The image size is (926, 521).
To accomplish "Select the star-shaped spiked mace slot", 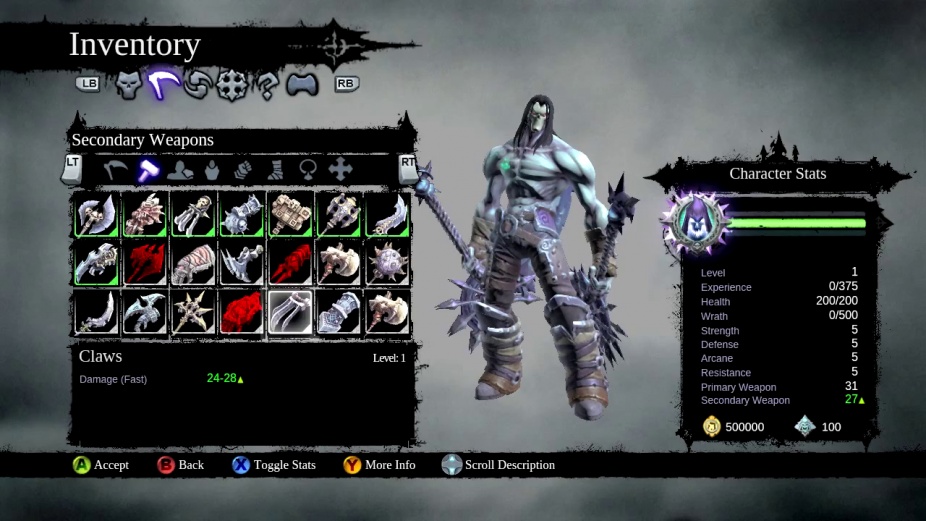I will (x=193, y=312).
